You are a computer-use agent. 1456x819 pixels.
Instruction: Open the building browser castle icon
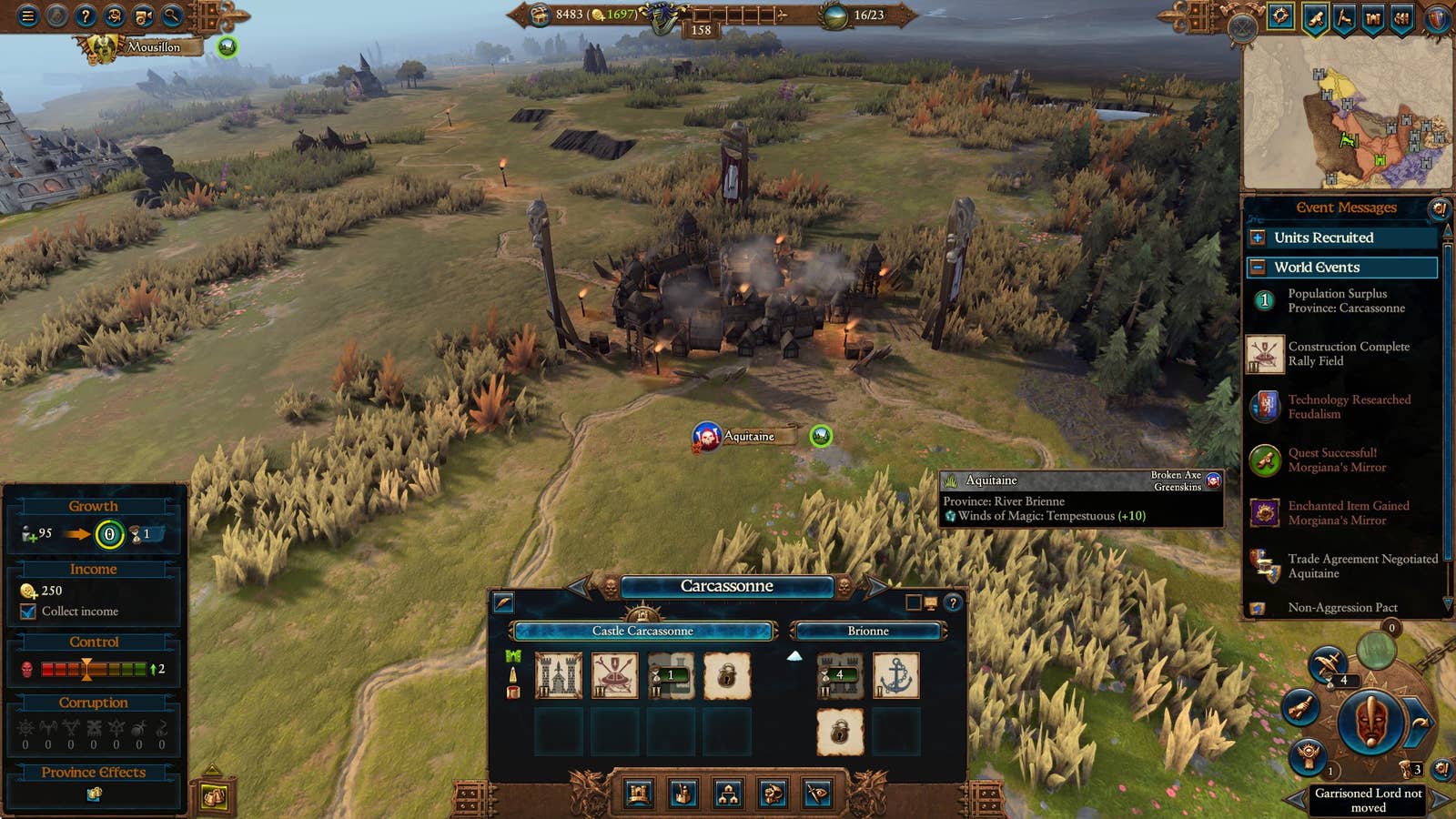pyautogui.click(x=639, y=794)
